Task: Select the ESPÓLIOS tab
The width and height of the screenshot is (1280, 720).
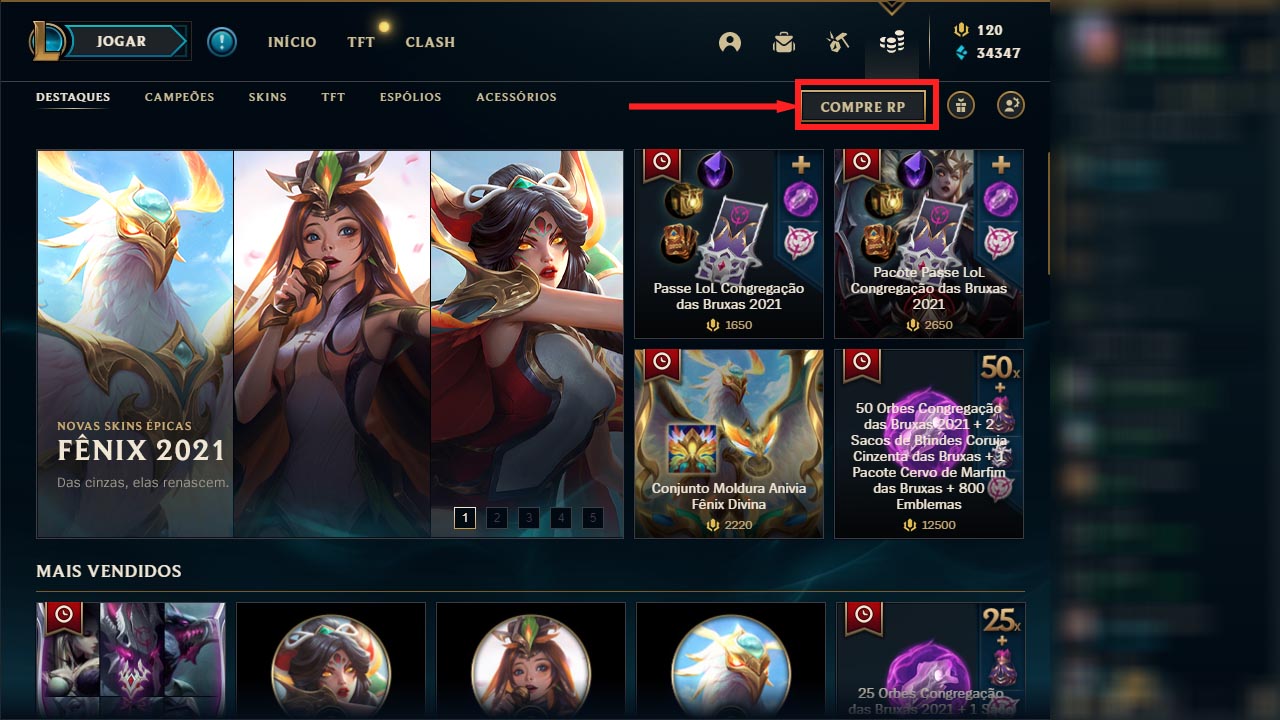Action: click(x=410, y=97)
